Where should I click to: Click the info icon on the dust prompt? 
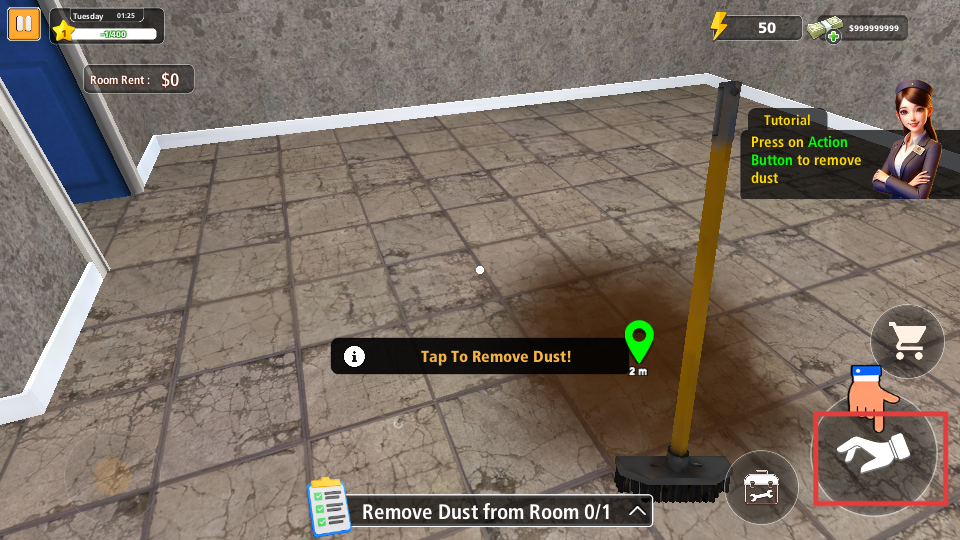click(x=353, y=356)
